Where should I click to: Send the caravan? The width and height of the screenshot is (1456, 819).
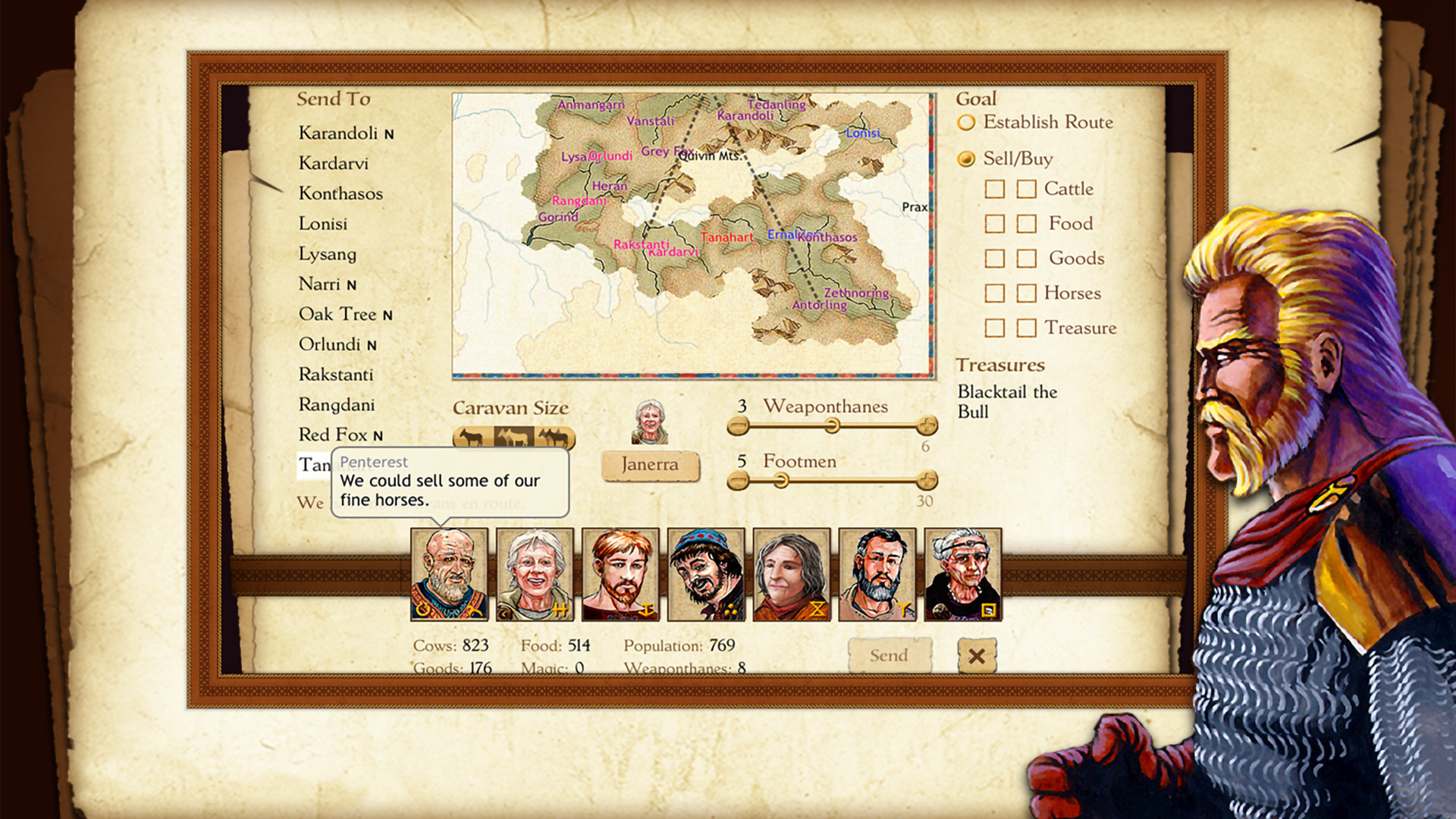pyautogui.click(x=889, y=655)
